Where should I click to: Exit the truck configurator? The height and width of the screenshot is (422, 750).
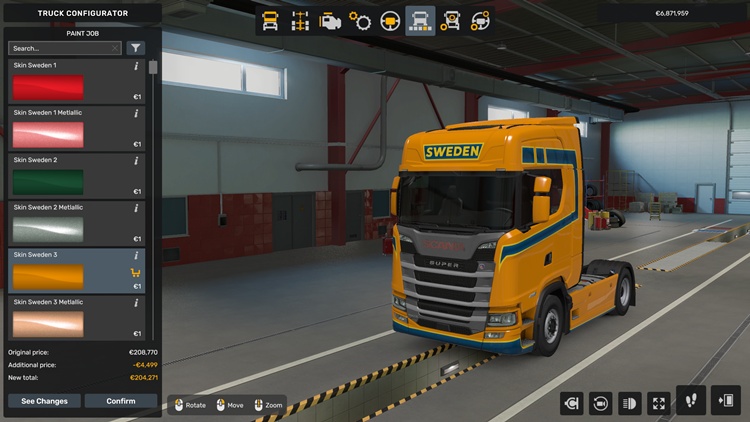click(x=725, y=401)
